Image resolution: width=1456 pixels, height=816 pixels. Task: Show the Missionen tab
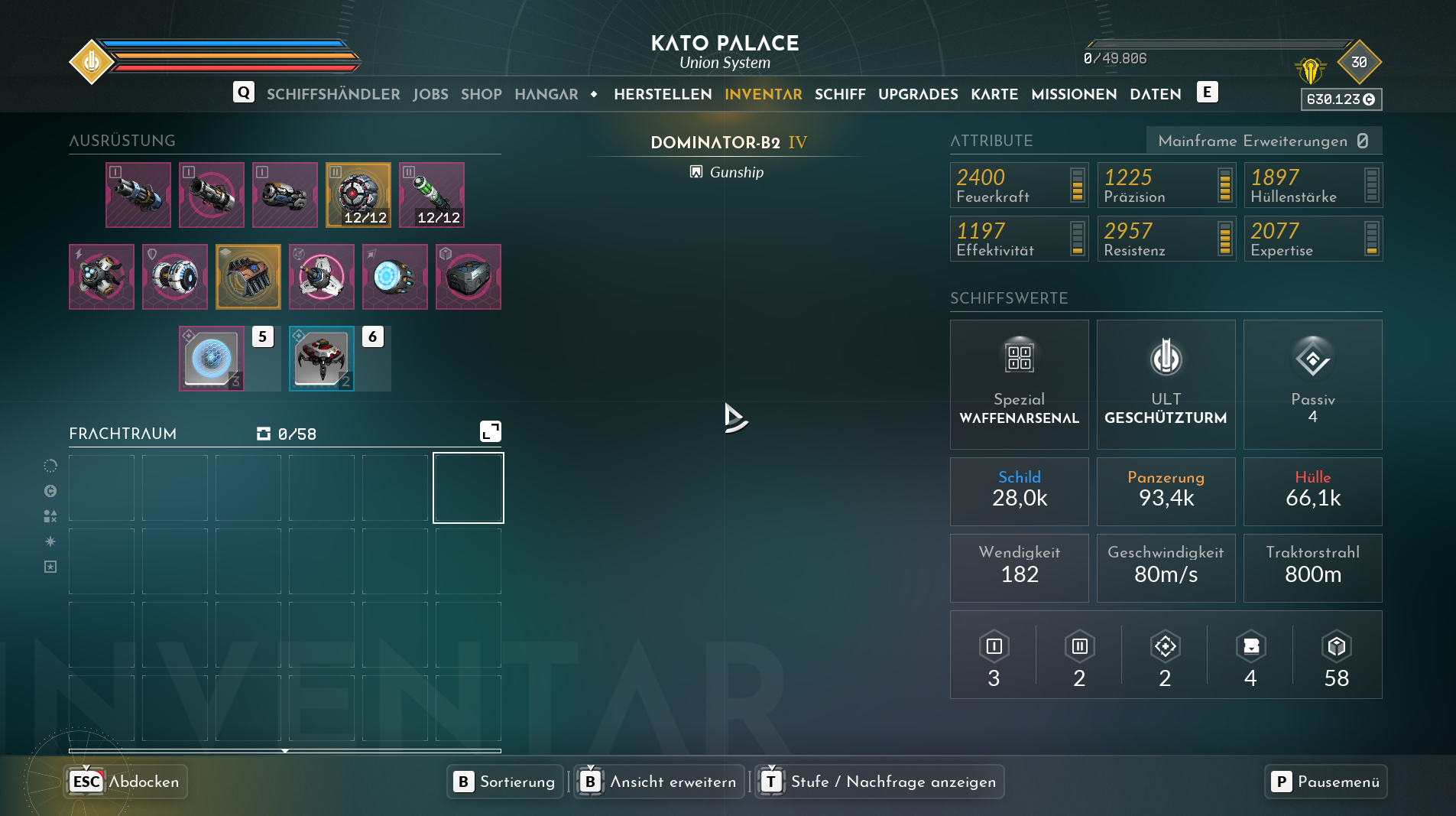[1074, 94]
